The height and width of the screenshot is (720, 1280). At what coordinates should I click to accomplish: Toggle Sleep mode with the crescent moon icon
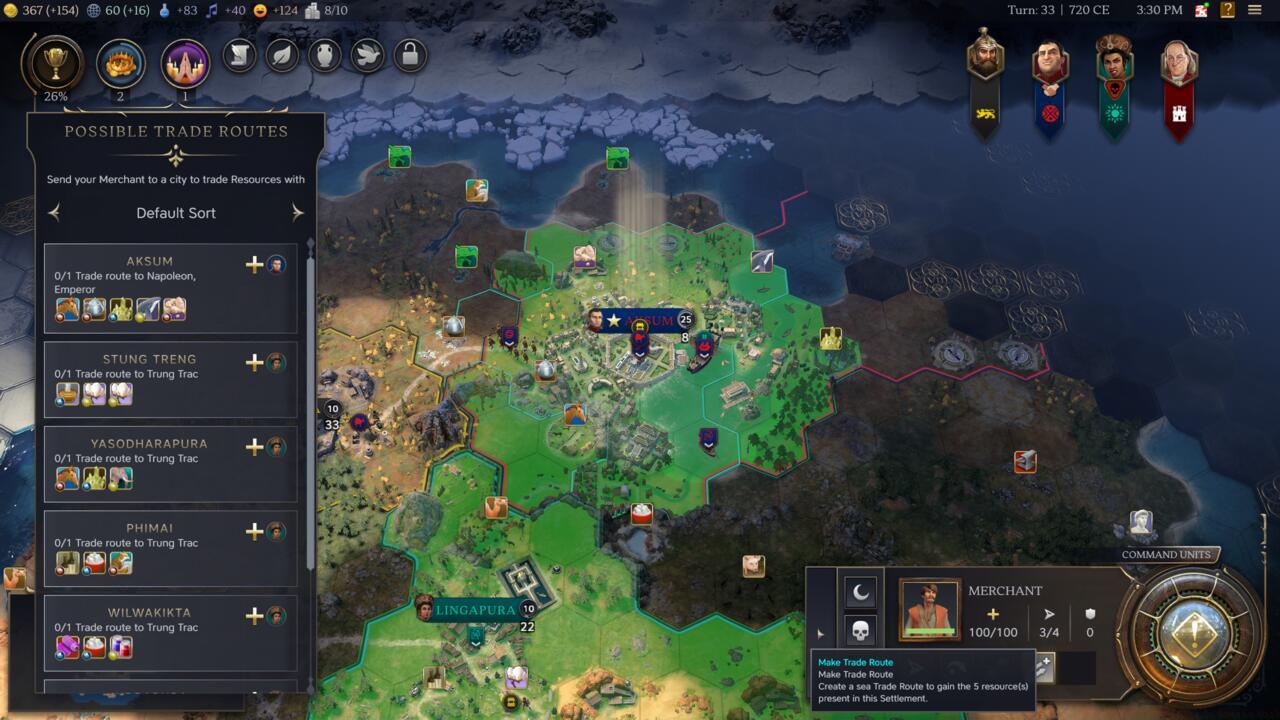click(x=860, y=591)
